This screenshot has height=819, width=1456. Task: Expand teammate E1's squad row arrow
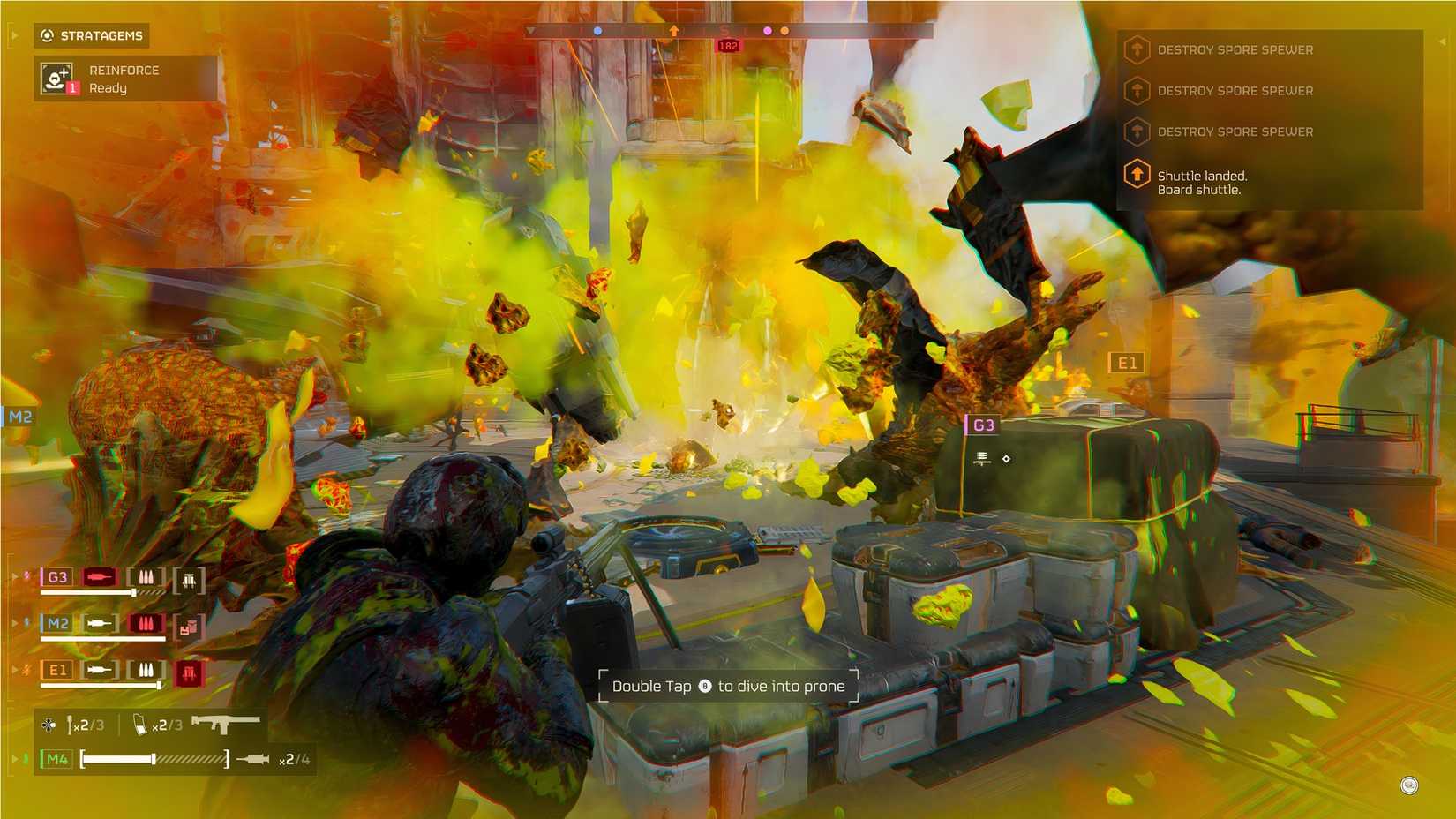pyautogui.click(x=14, y=668)
